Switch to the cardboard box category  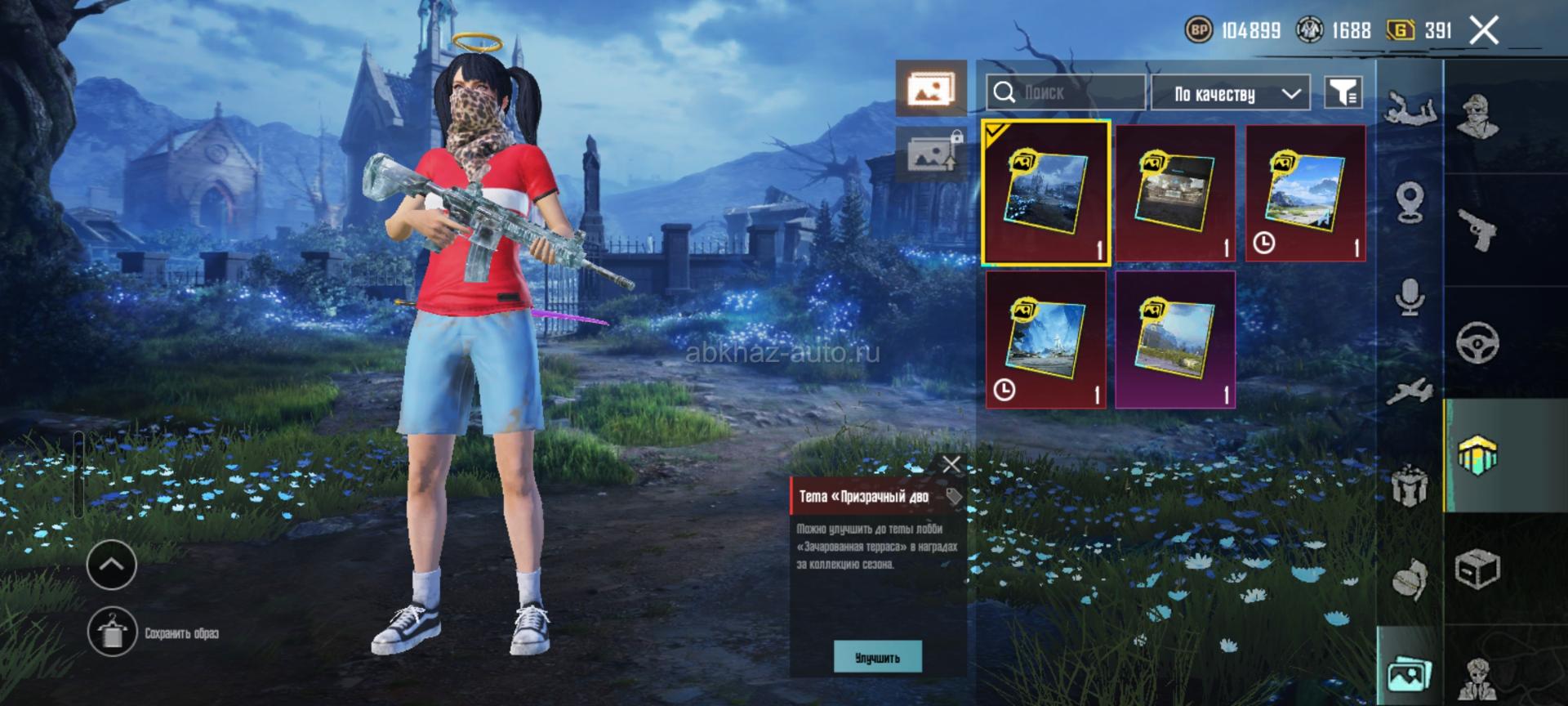(1477, 568)
